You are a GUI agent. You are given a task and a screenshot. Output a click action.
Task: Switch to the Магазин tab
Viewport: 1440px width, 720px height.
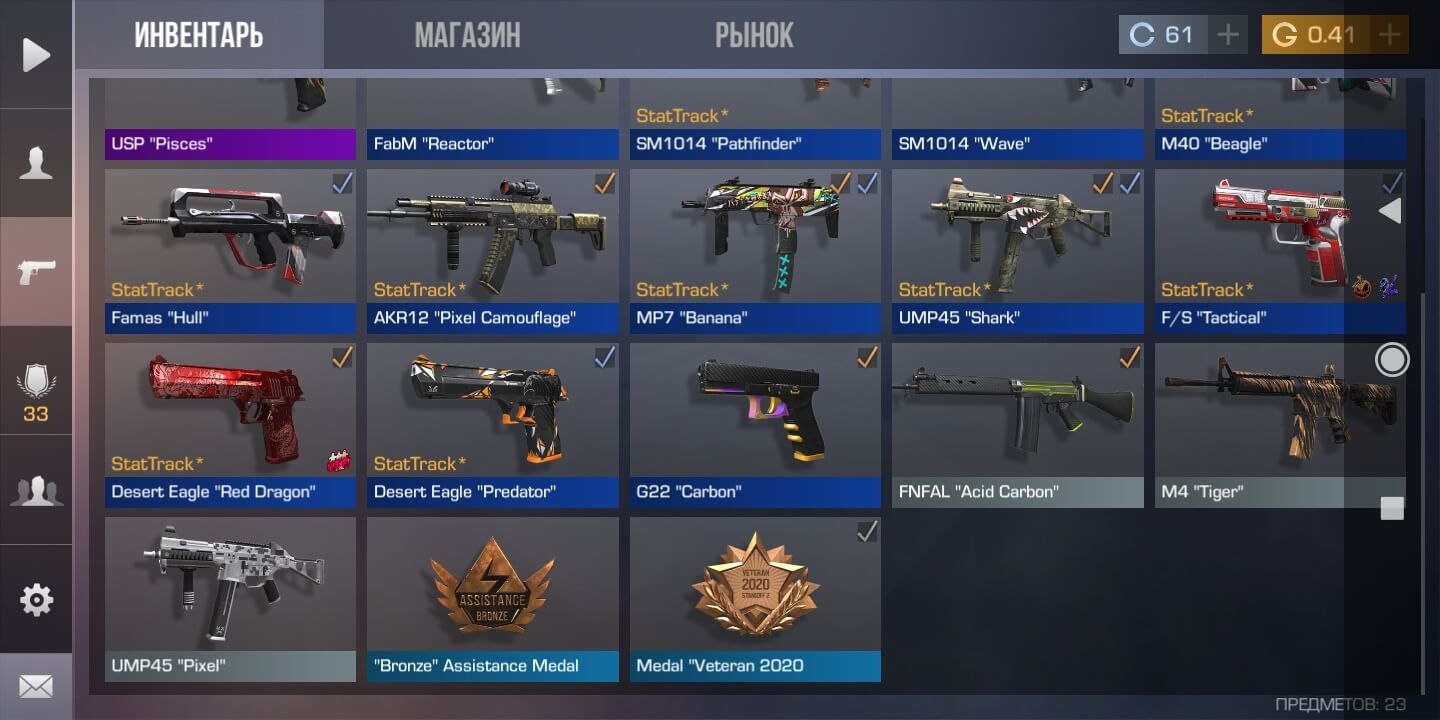tap(467, 36)
